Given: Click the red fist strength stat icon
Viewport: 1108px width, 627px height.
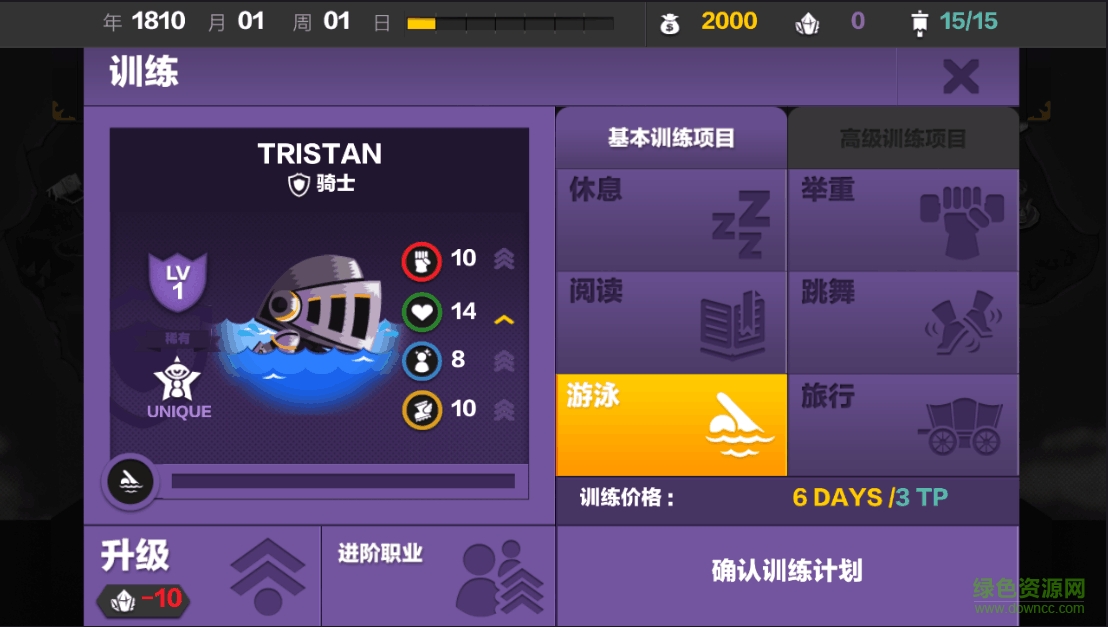Looking at the screenshot, I should click(x=421, y=261).
